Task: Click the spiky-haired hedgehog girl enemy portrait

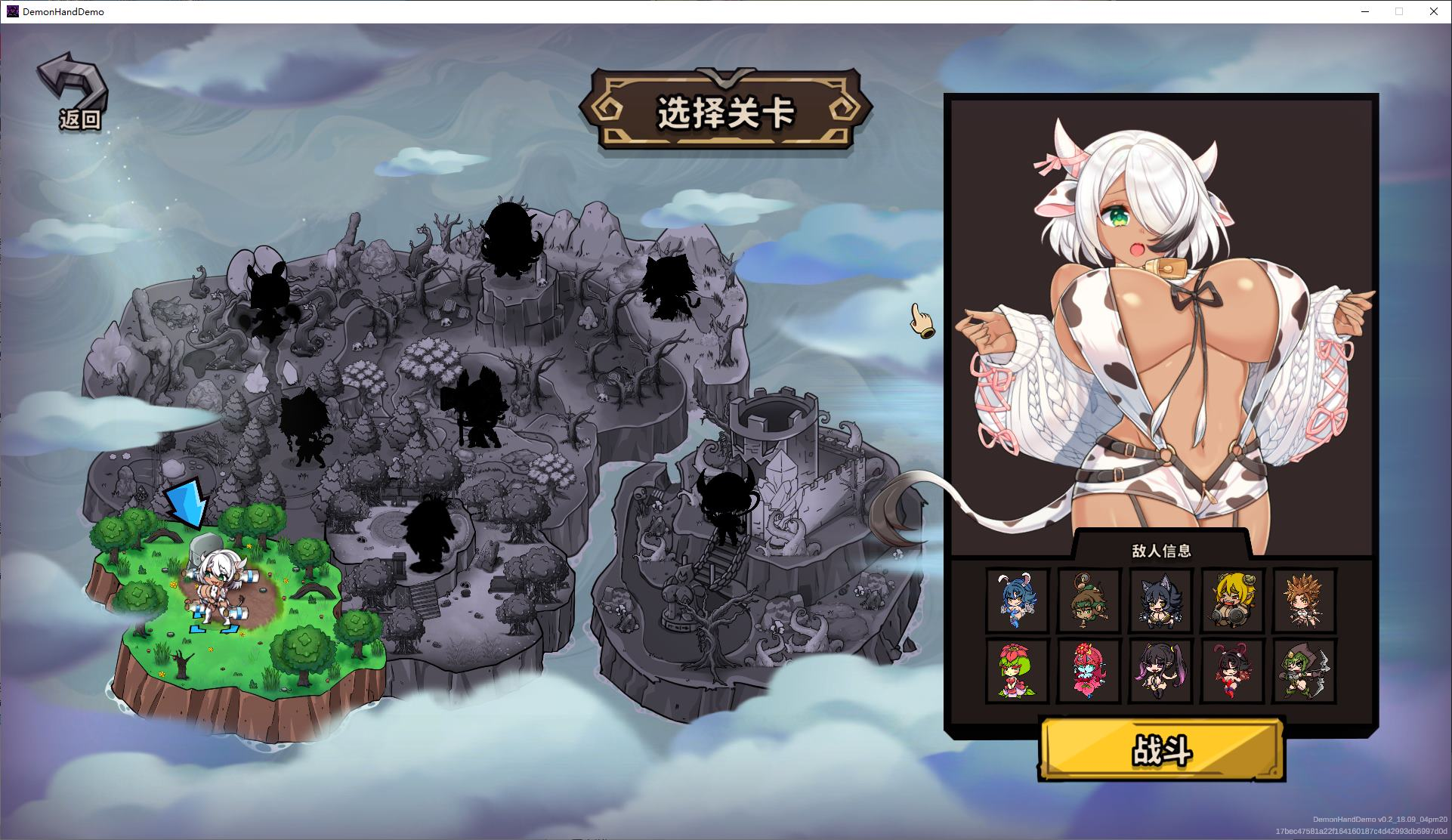Action: coord(1303,601)
